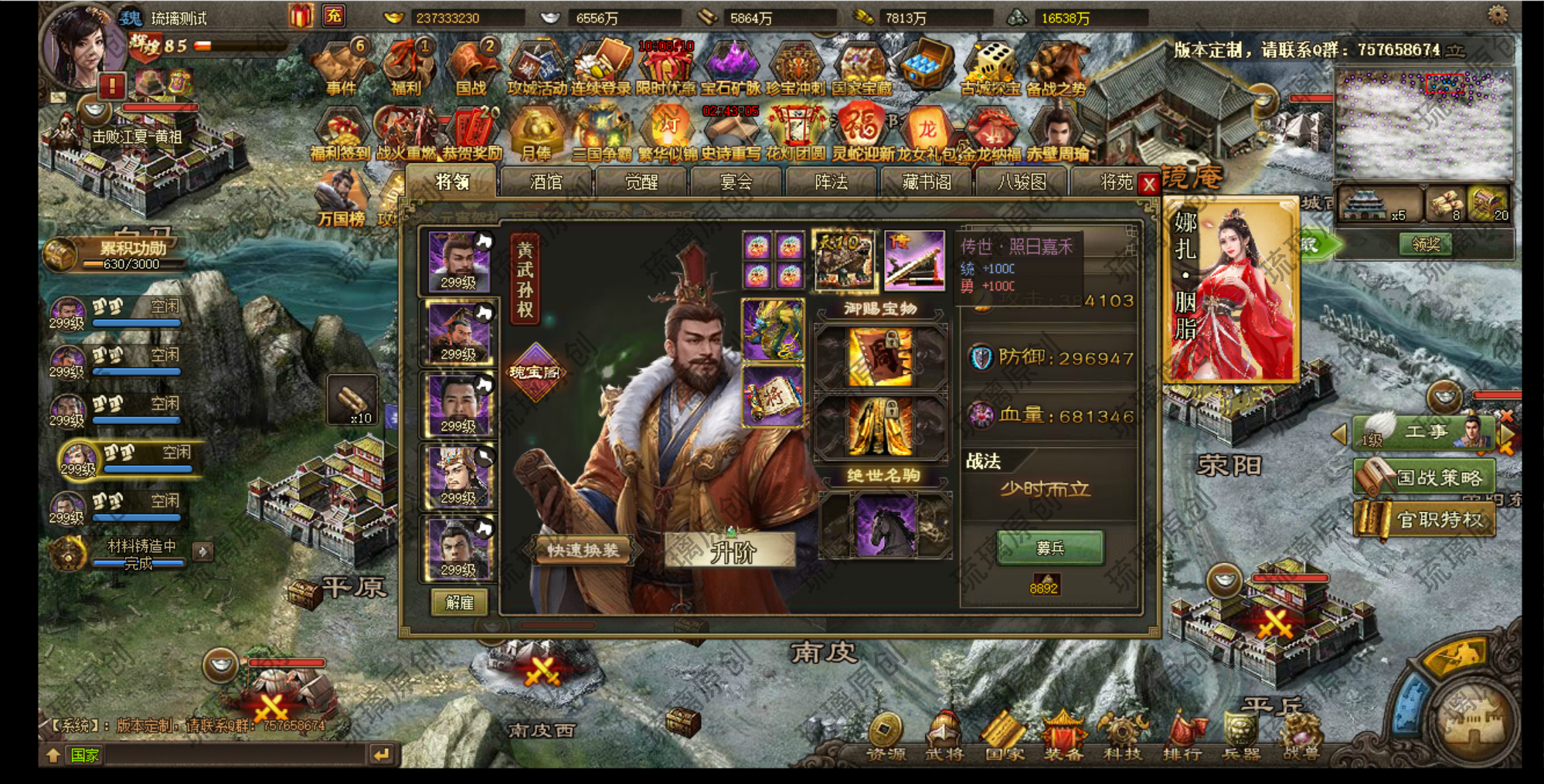Close the generals panel
Screen dimensions: 1544x784
pos(1149,184)
